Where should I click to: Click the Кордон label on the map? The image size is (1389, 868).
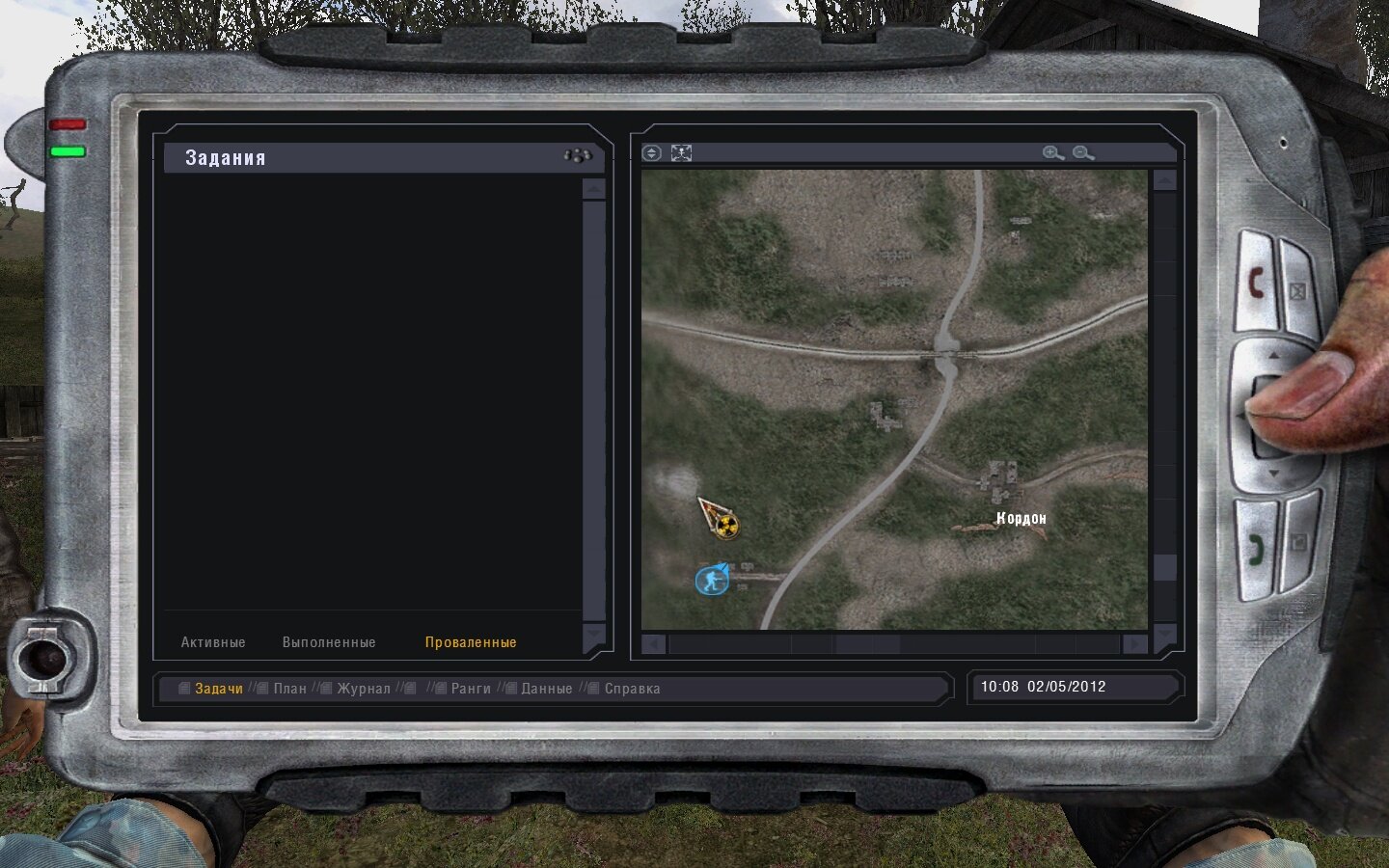click(x=1020, y=518)
